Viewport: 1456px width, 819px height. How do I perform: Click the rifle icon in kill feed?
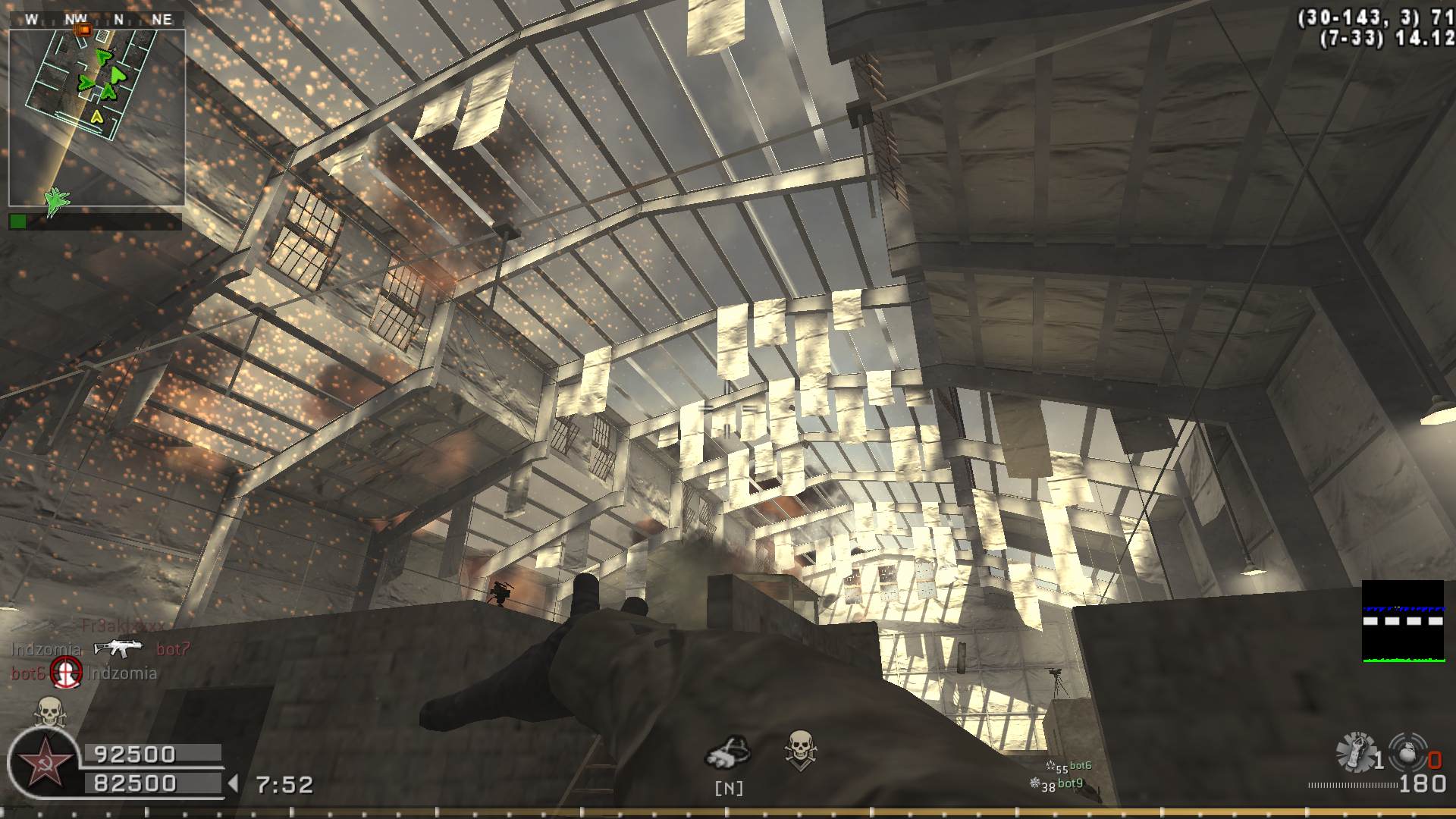coord(118,648)
